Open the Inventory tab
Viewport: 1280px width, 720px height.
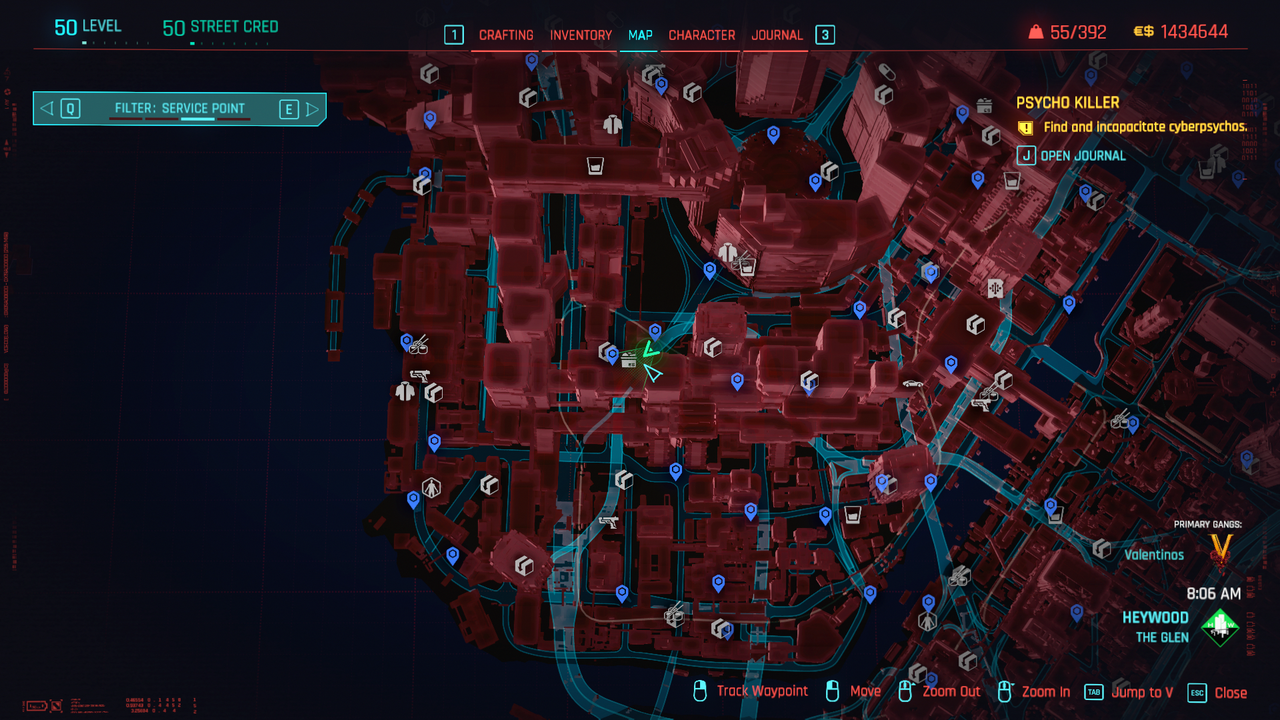click(581, 35)
